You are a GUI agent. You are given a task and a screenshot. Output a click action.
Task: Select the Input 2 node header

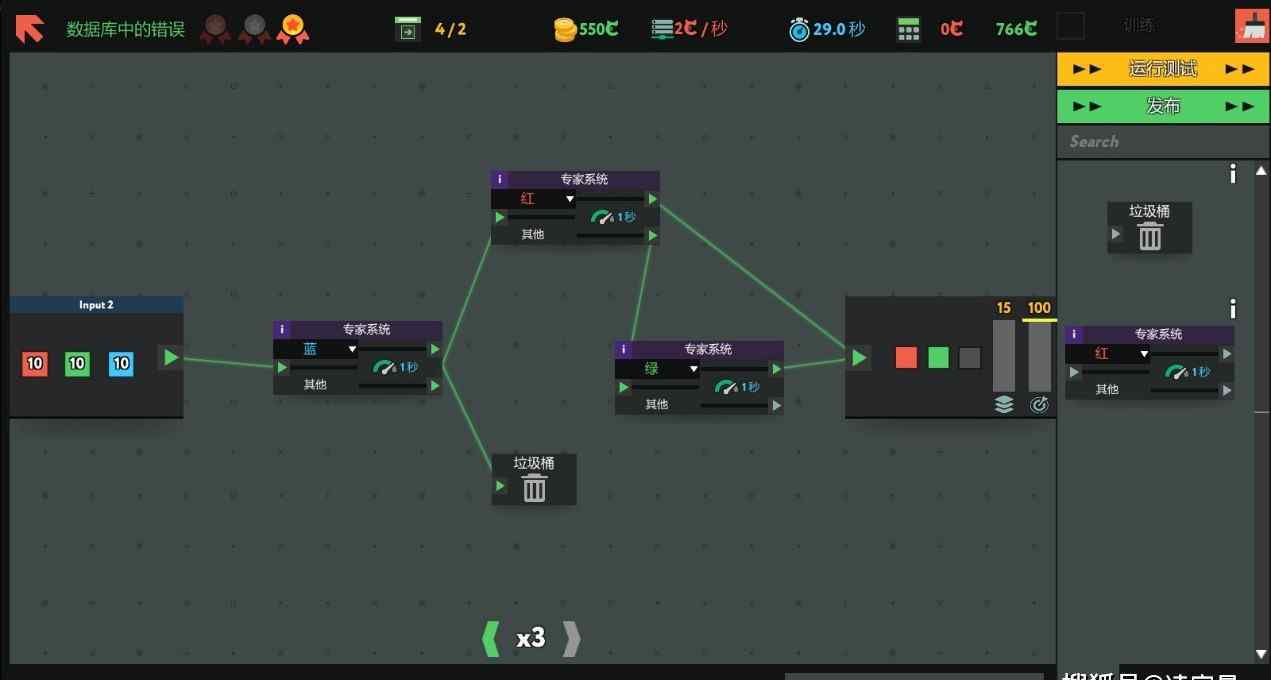coord(96,305)
